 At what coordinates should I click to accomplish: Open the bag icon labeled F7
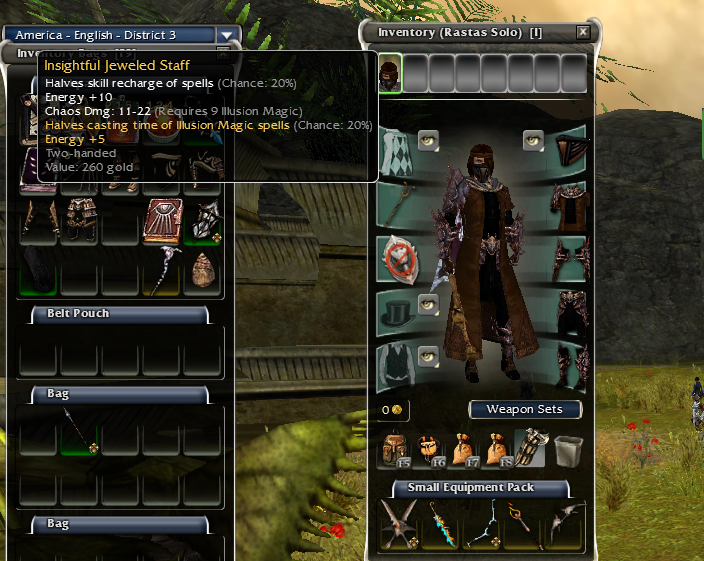click(x=463, y=450)
